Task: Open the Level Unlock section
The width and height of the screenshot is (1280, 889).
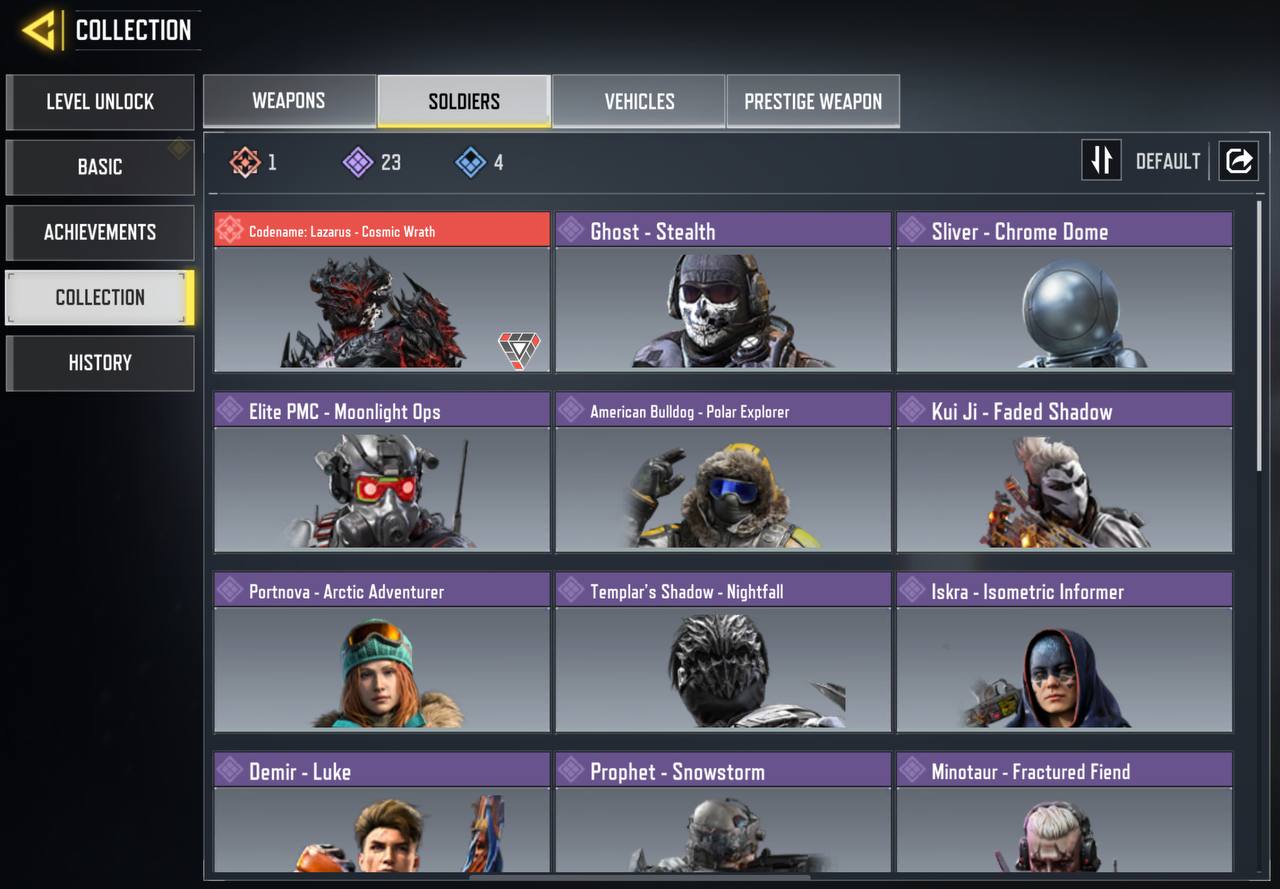Action: pyautogui.click(x=100, y=102)
